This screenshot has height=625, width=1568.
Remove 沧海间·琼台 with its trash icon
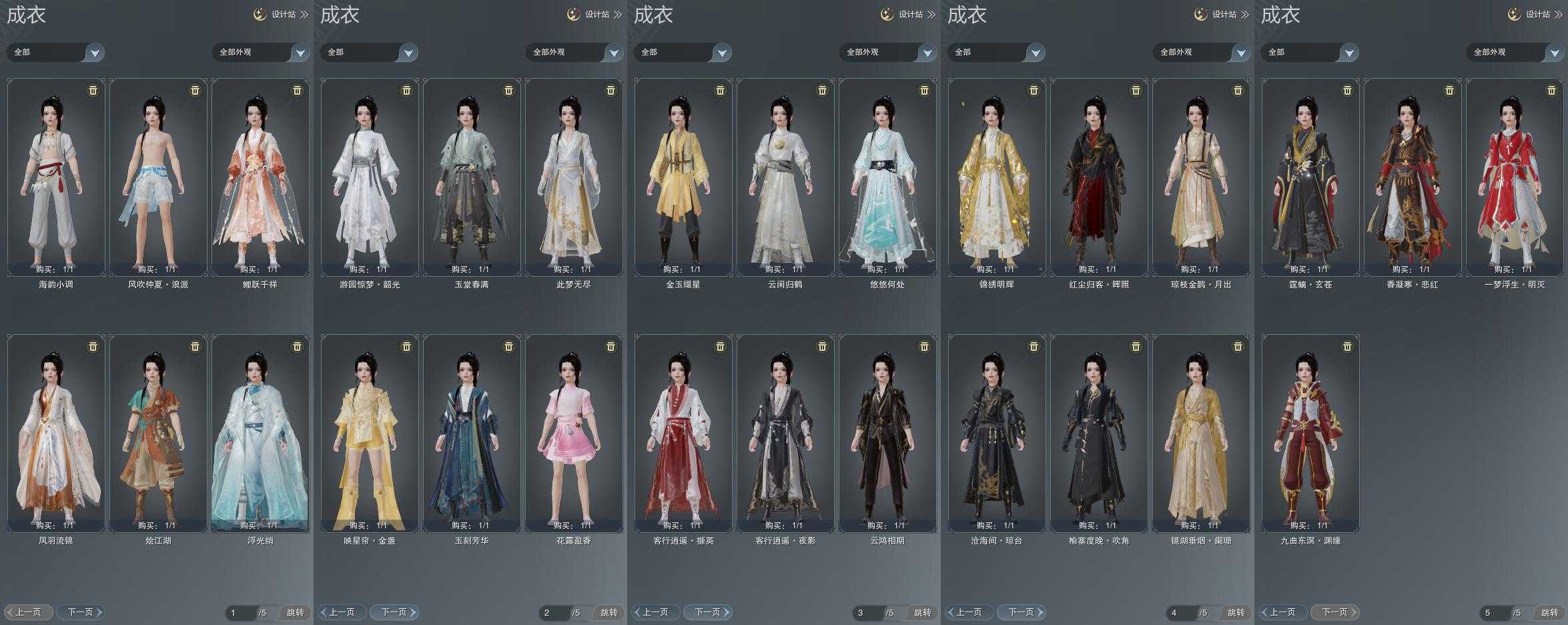click(x=1034, y=347)
